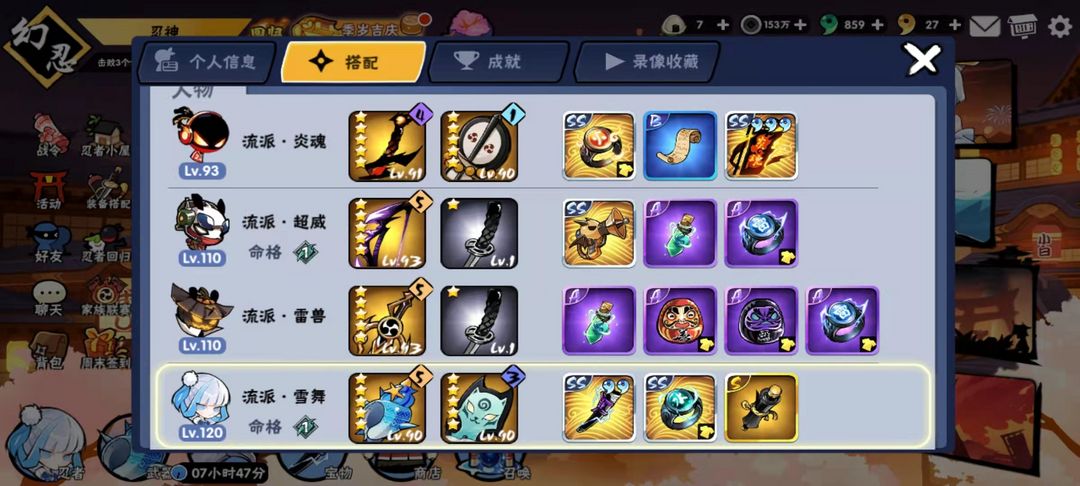View the purple scythe weapon Lv.93

387,233
